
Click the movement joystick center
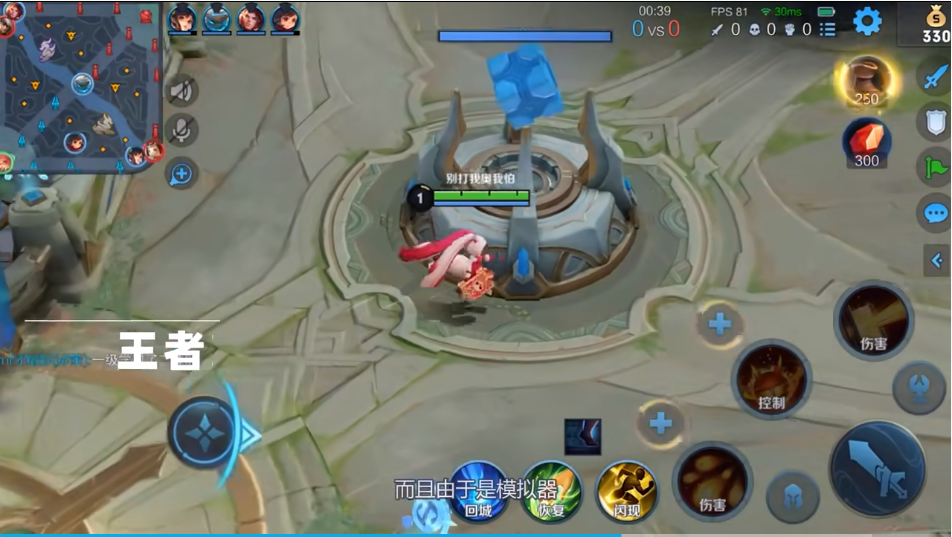(x=203, y=433)
